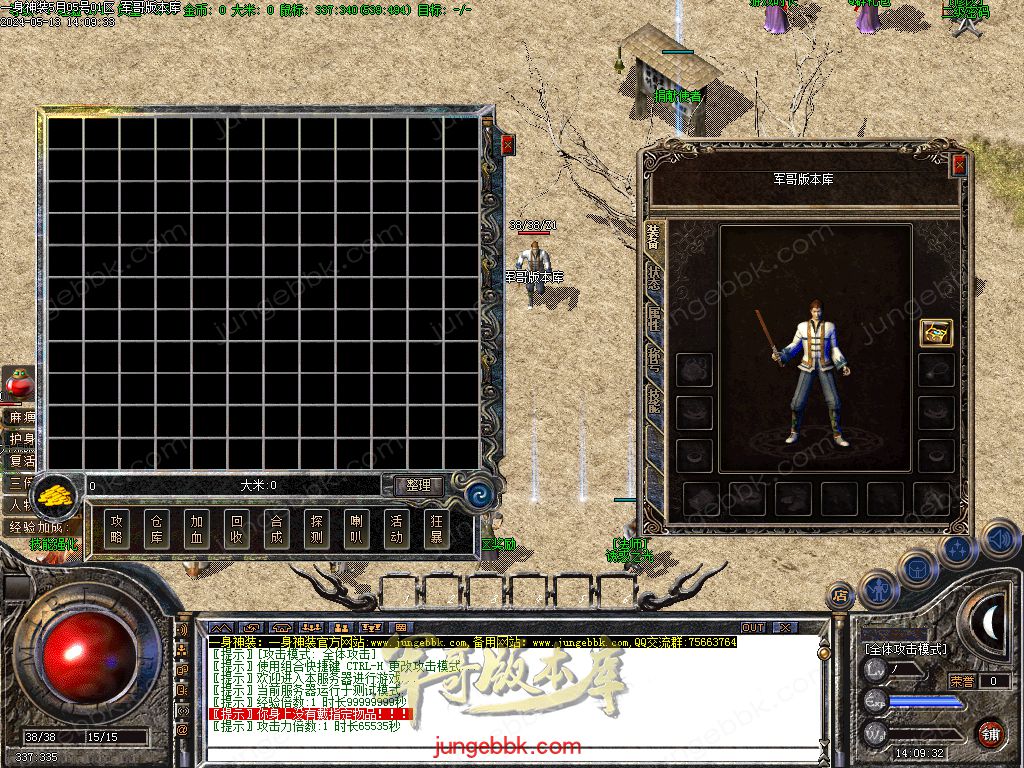Close the character equipment panel

pyautogui.click(x=960, y=165)
